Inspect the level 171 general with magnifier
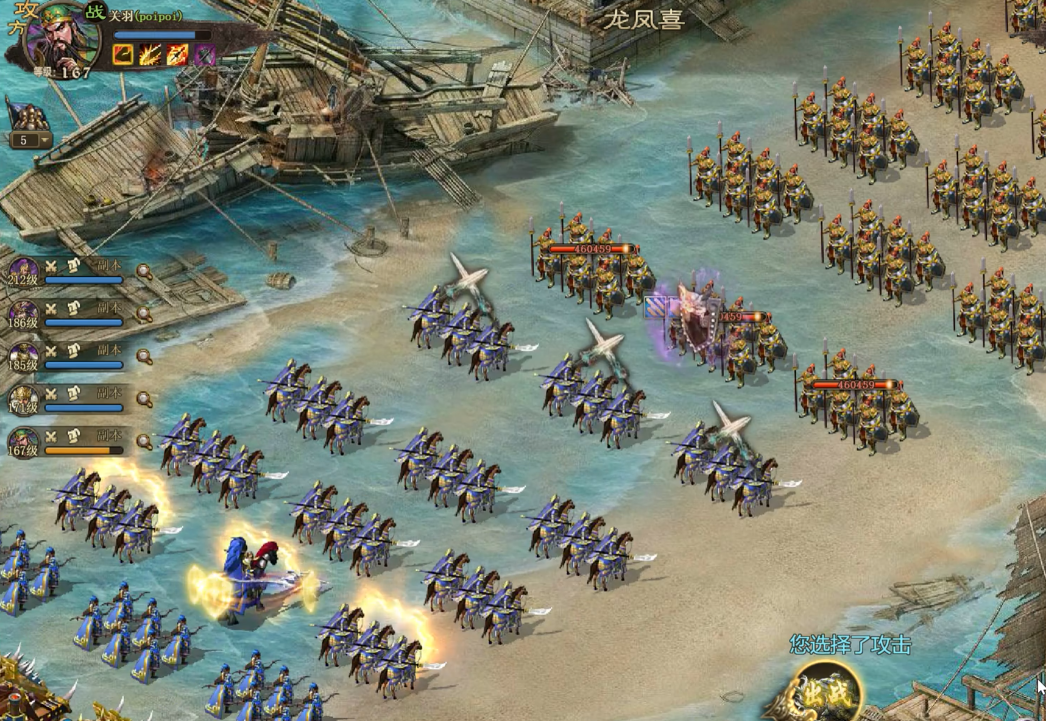 pos(144,399)
